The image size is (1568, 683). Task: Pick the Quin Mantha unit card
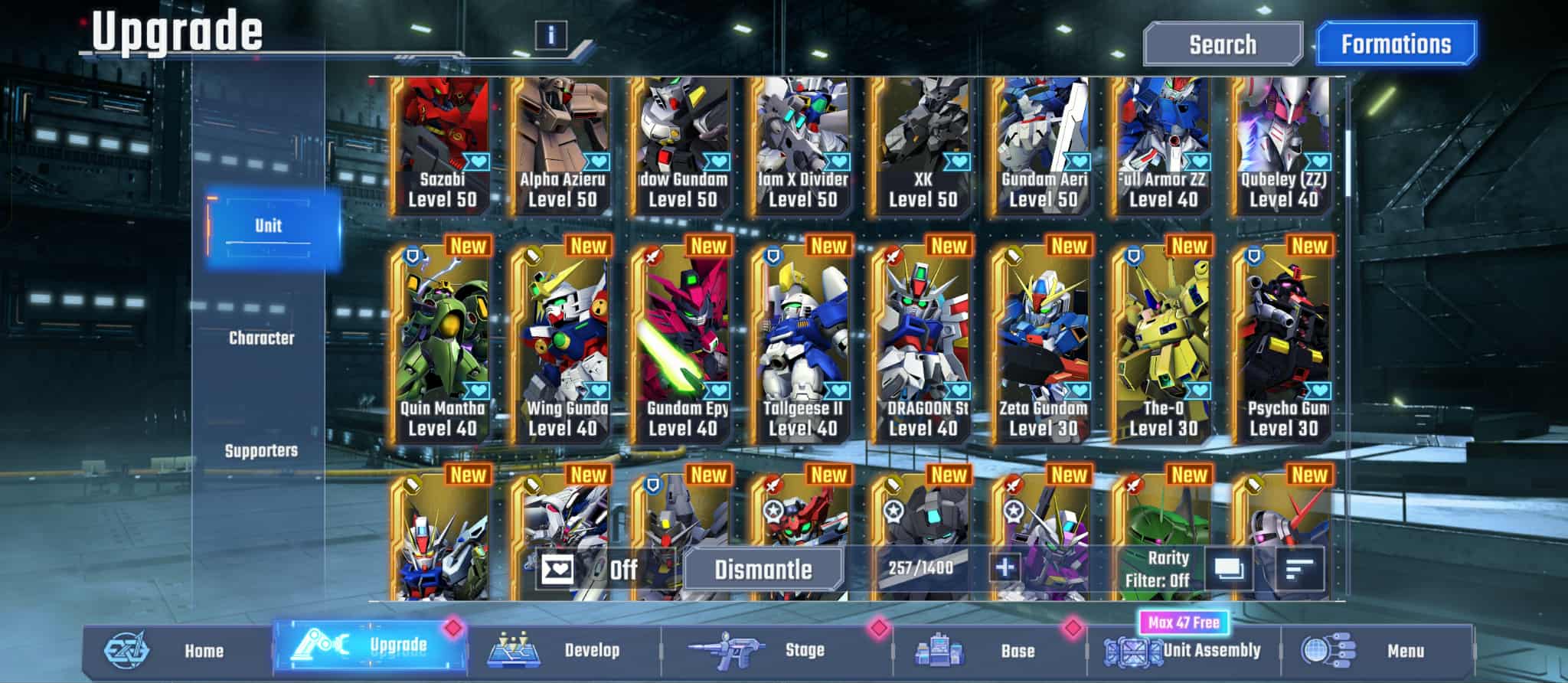point(442,345)
